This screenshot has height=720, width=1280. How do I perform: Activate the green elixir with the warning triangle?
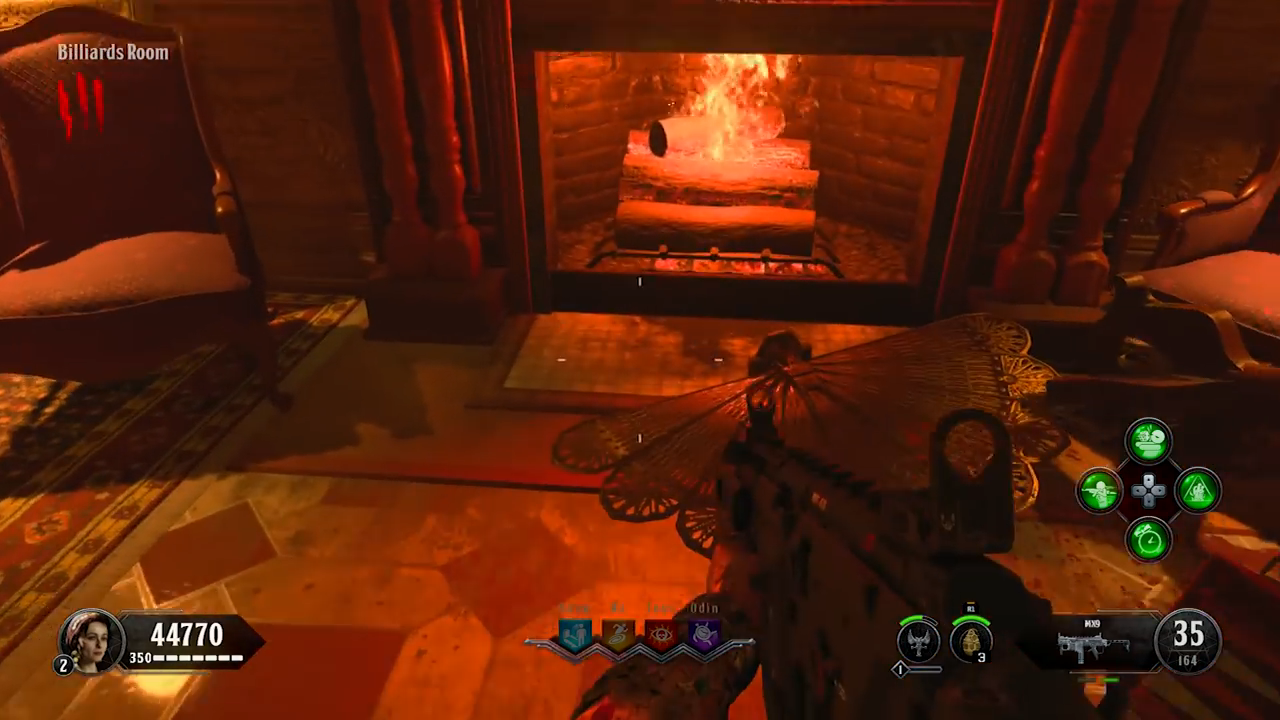pyautogui.click(x=1198, y=491)
